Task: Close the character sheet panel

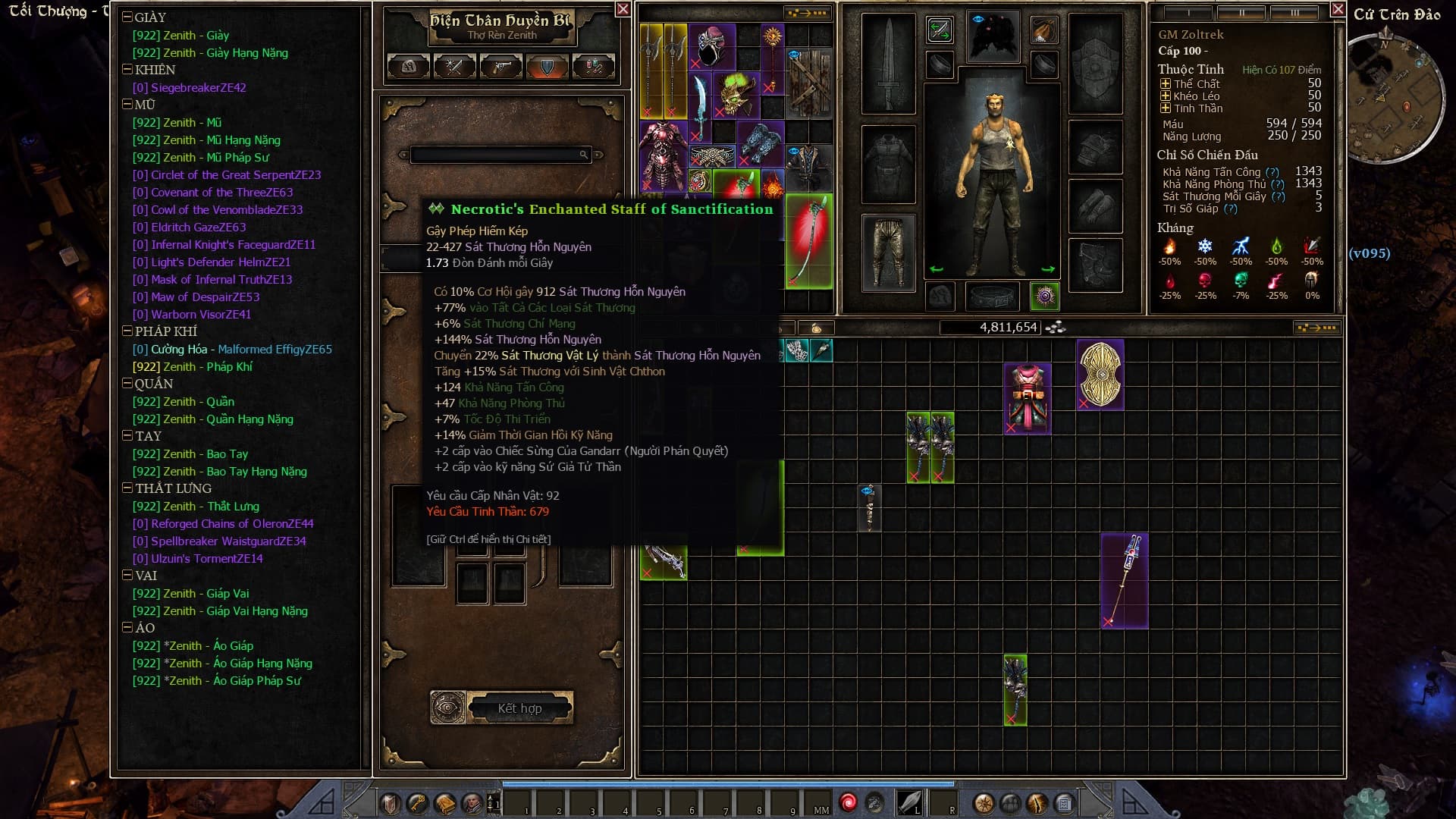Action: point(1338,9)
